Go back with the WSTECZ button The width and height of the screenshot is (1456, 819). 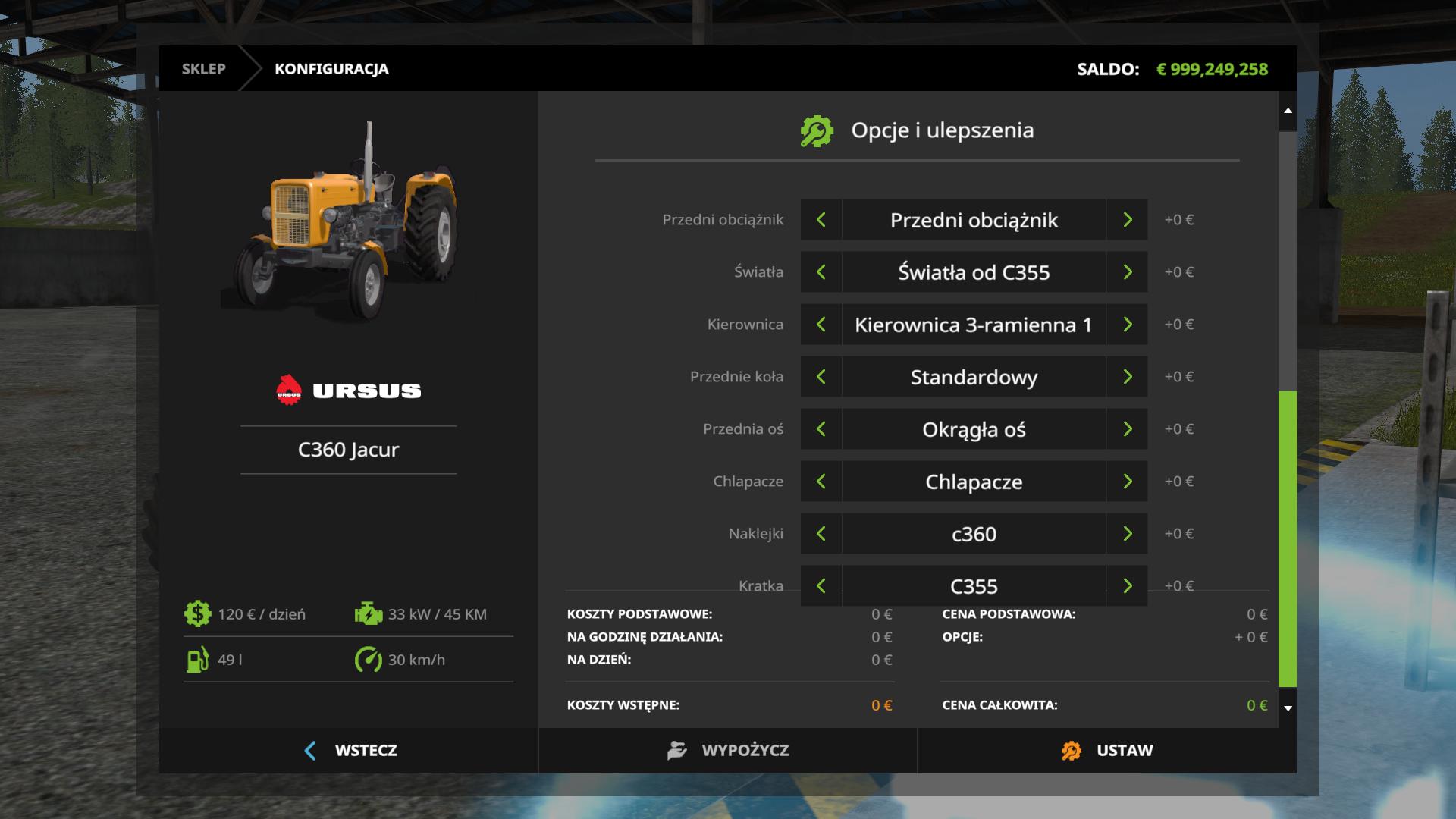pyautogui.click(x=350, y=751)
